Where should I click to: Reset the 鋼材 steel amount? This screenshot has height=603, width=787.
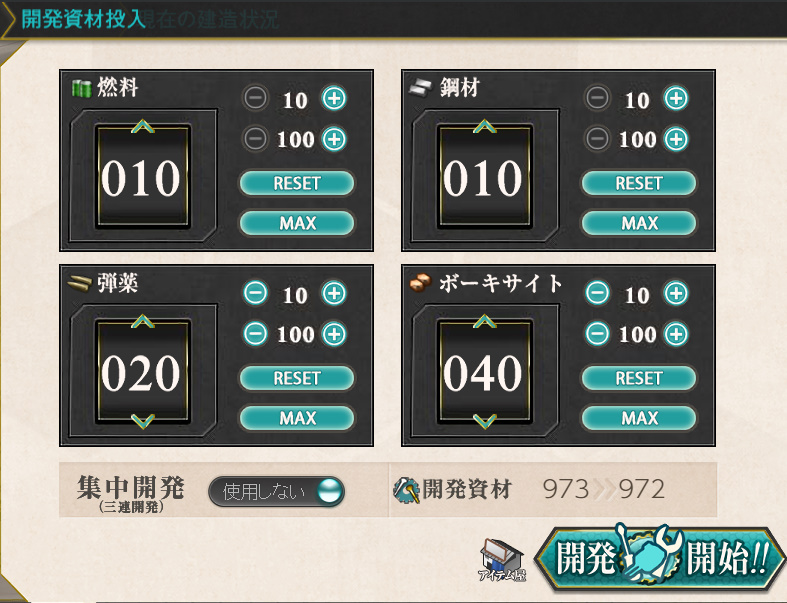[638, 183]
